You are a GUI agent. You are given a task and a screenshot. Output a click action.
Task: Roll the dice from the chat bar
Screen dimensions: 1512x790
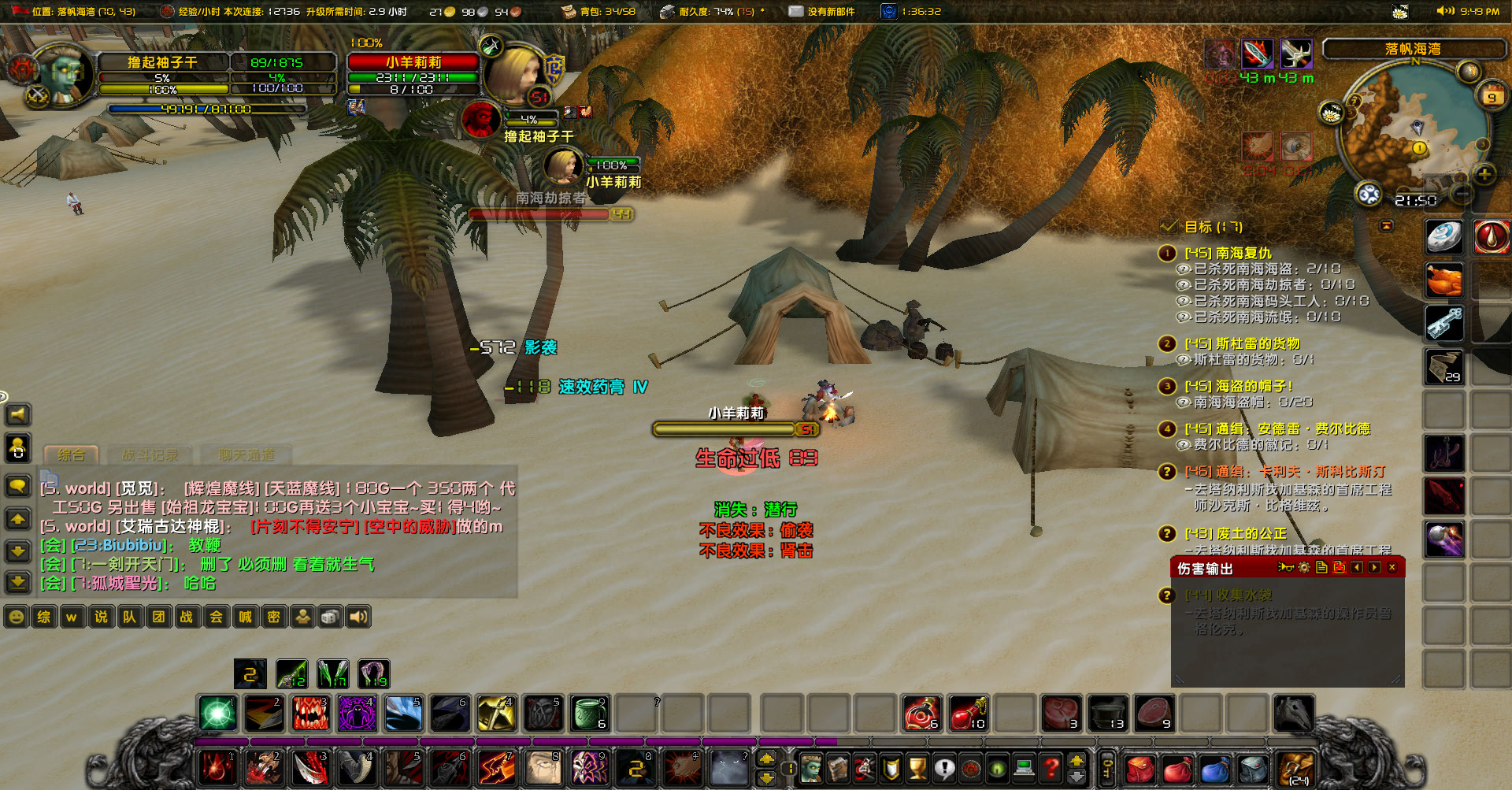pyautogui.click(x=330, y=617)
